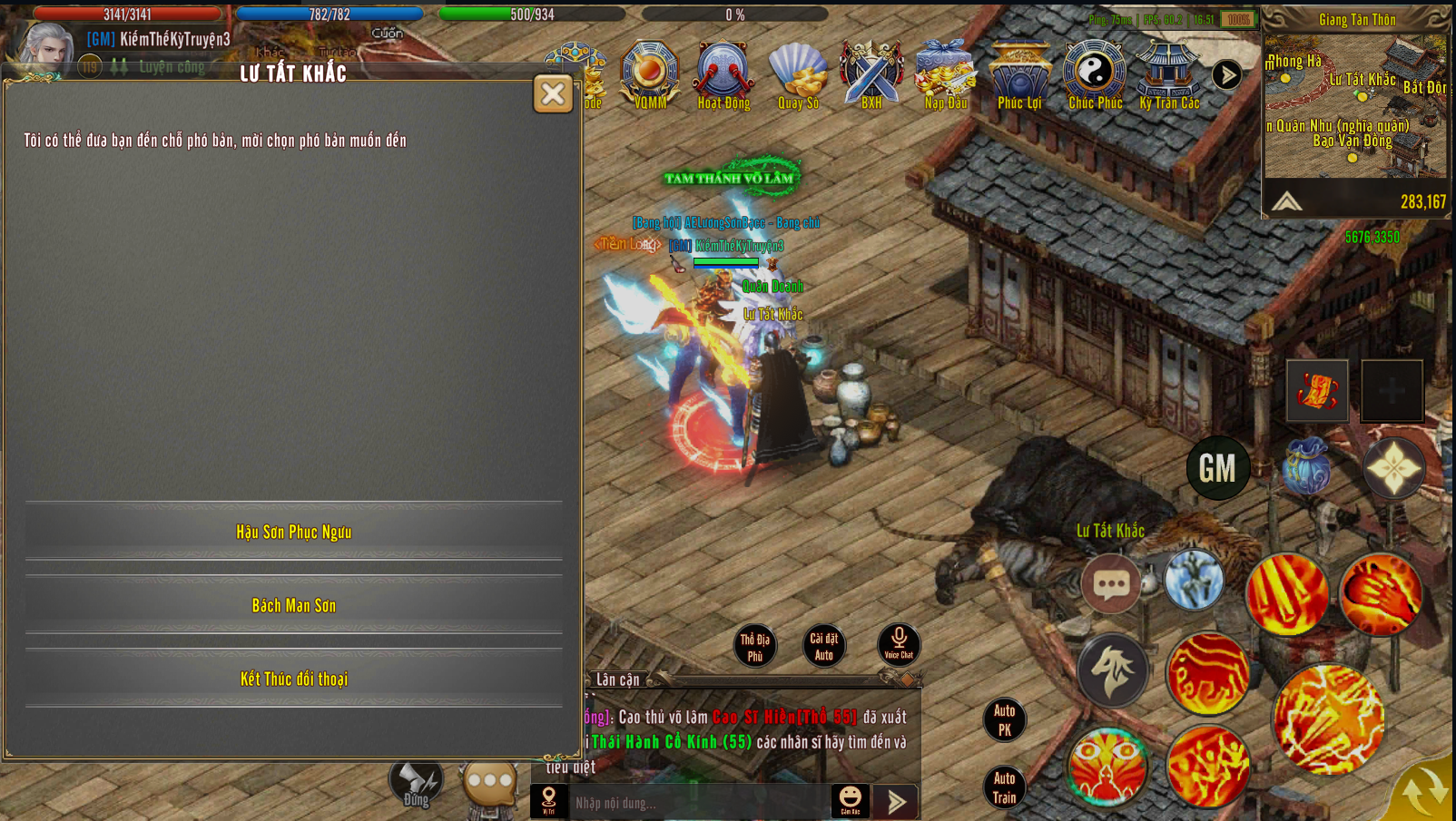Choose Kết Thúc đối thoại to end dialogue
This screenshot has height=821, width=1456.
(294, 679)
